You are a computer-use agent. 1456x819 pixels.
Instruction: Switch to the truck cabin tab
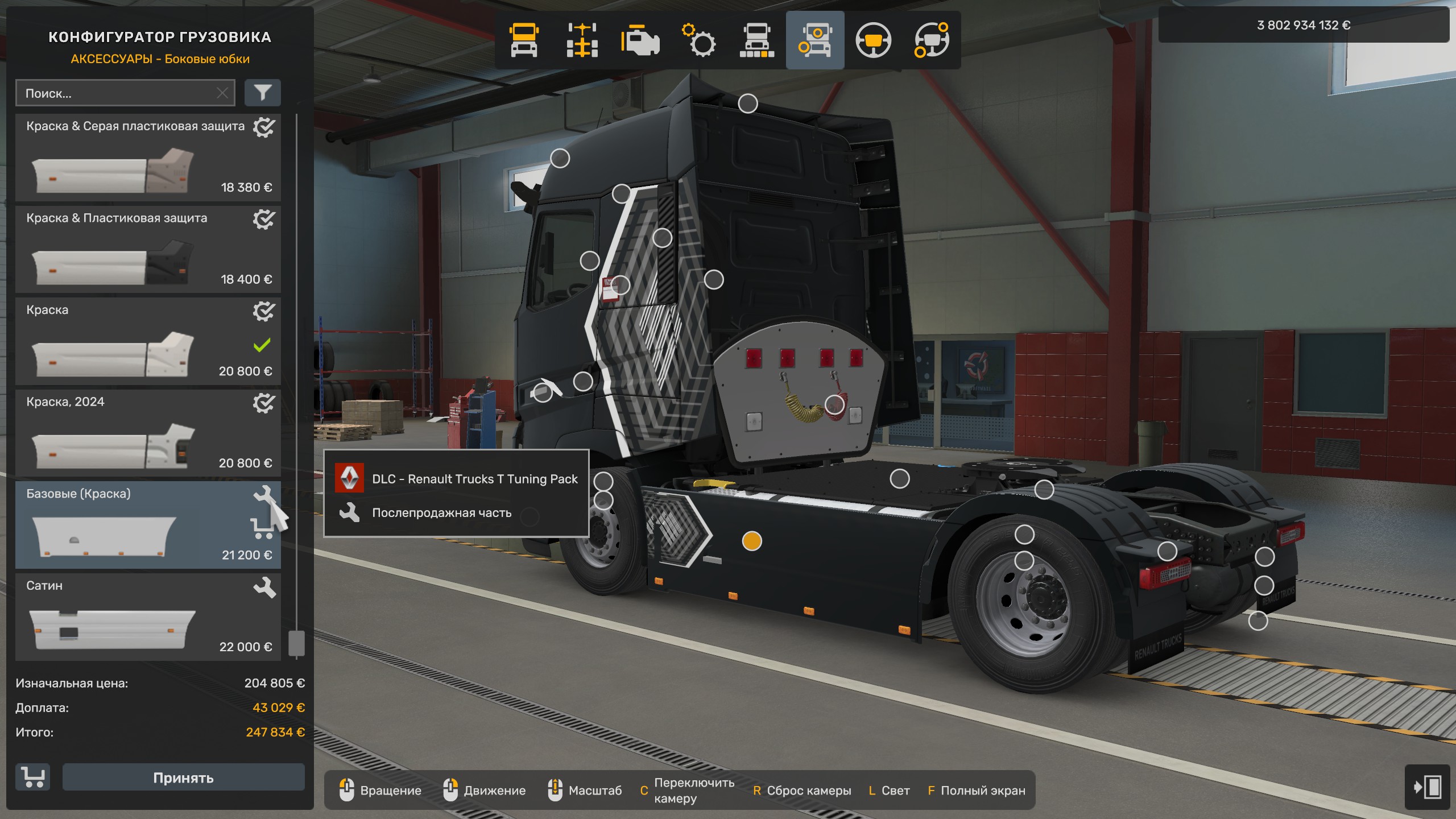524,40
